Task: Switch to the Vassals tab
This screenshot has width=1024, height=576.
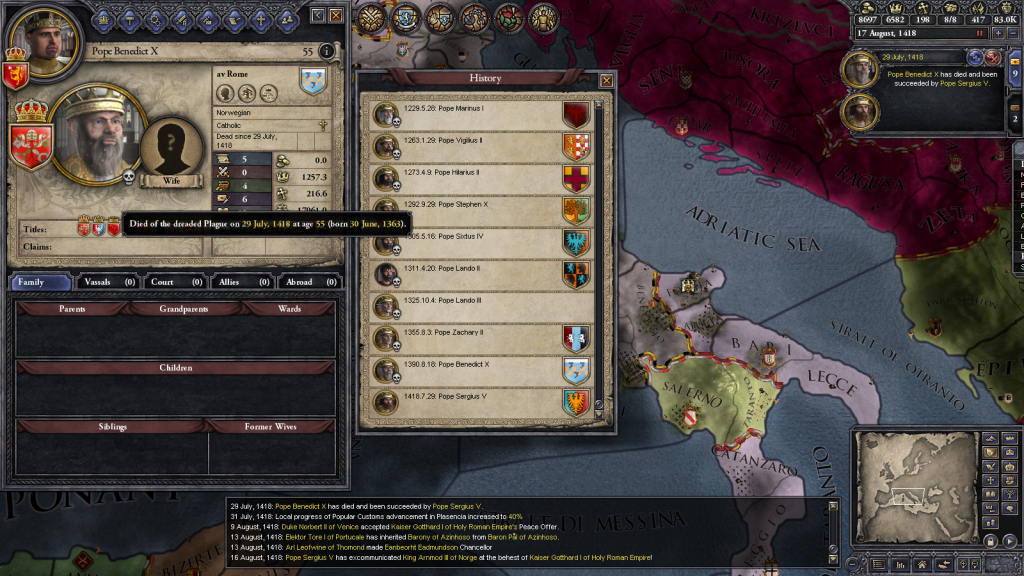Action: pyautogui.click(x=109, y=282)
